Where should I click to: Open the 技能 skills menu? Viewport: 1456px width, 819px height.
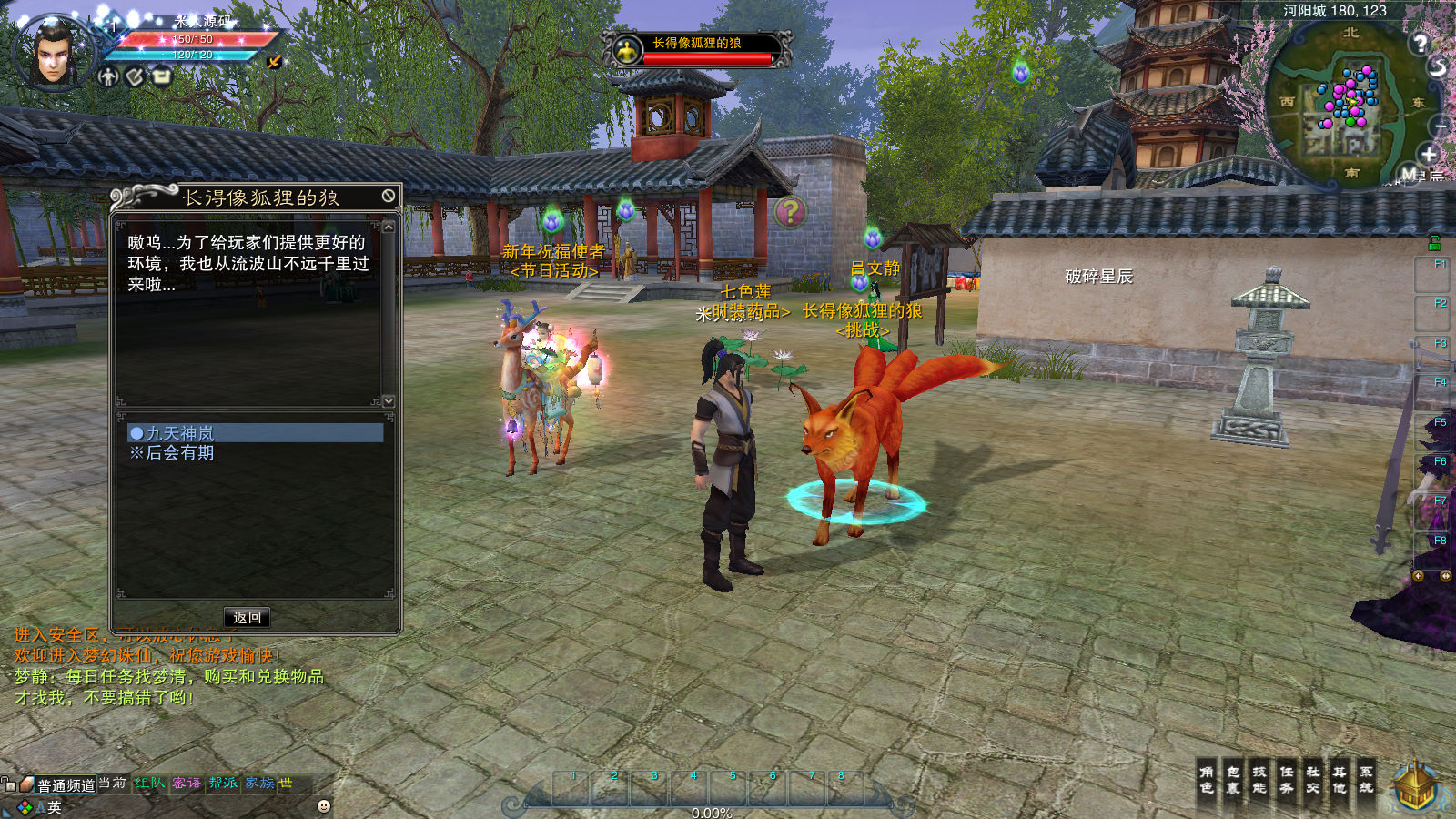[1259, 780]
